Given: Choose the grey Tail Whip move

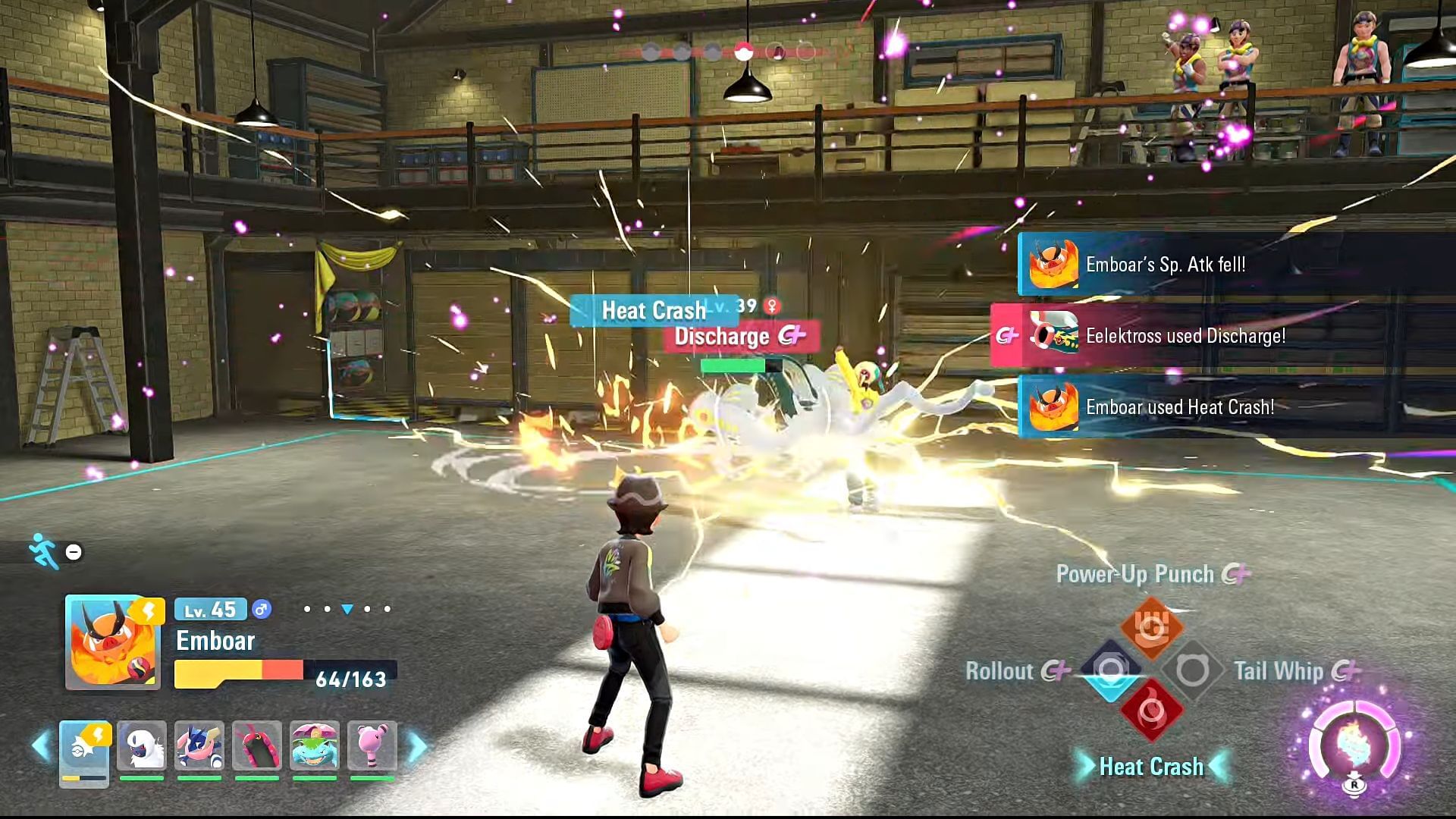Looking at the screenshot, I should 1192,670.
